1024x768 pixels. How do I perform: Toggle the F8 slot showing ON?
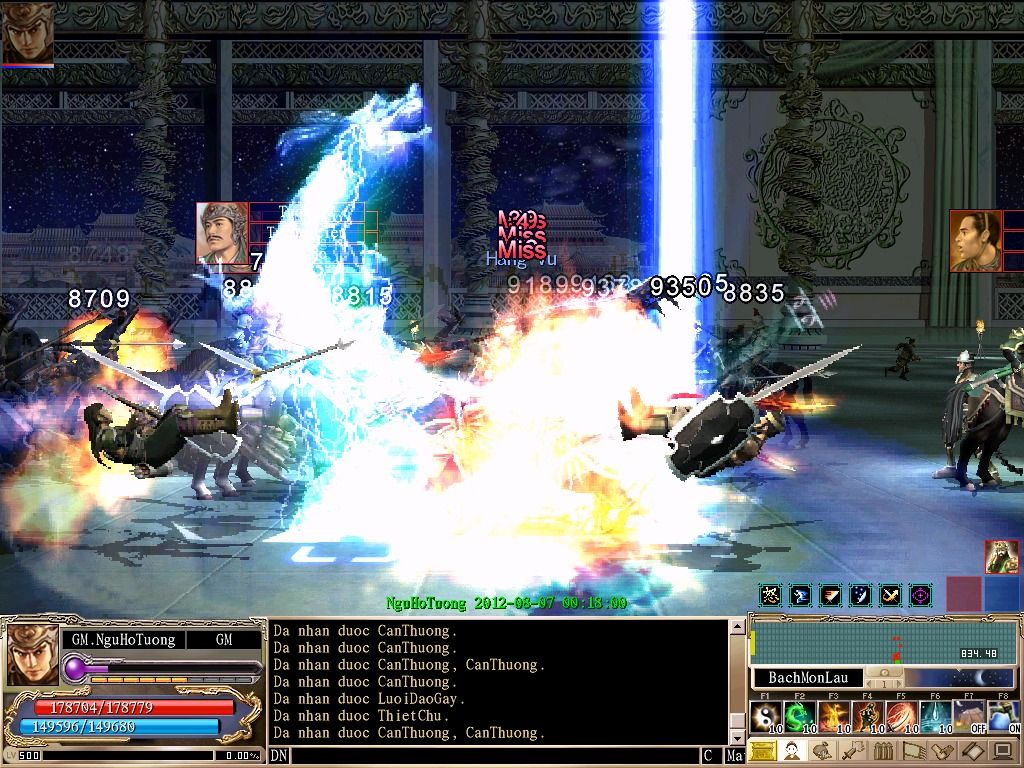coord(1003,716)
